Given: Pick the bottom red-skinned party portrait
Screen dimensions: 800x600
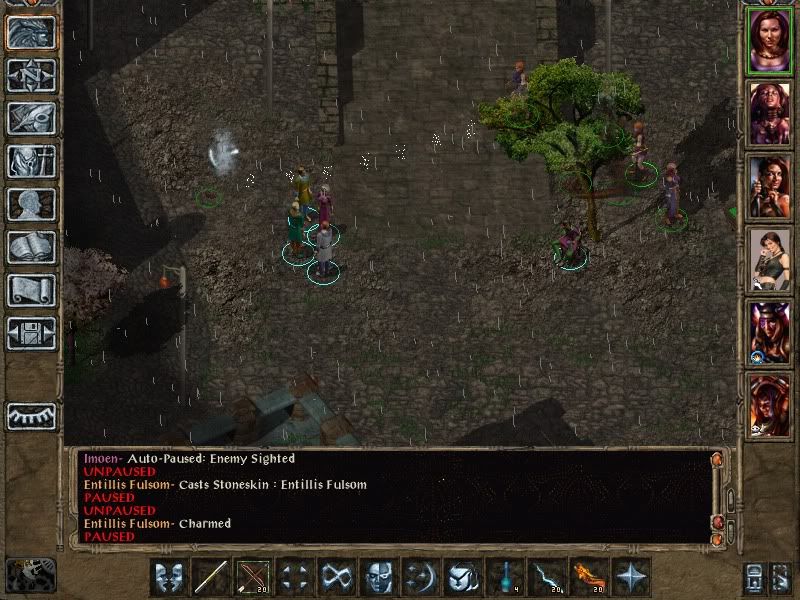Looking at the screenshot, I should coord(769,405).
